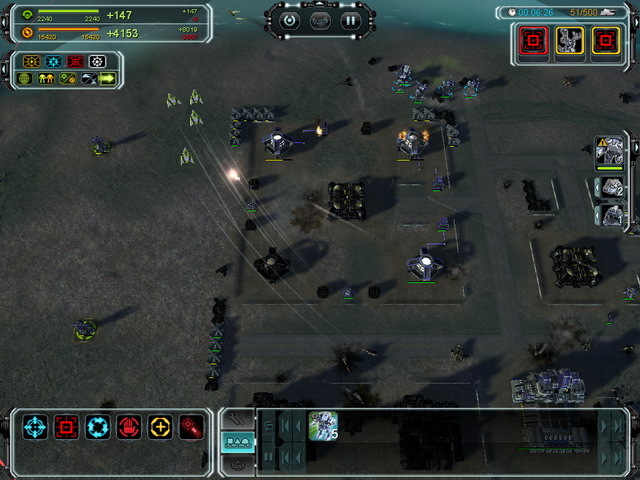The height and width of the screenshot is (480, 640).
Task: Choose the yellow-bordered target icon at top right
Action: point(605,40)
